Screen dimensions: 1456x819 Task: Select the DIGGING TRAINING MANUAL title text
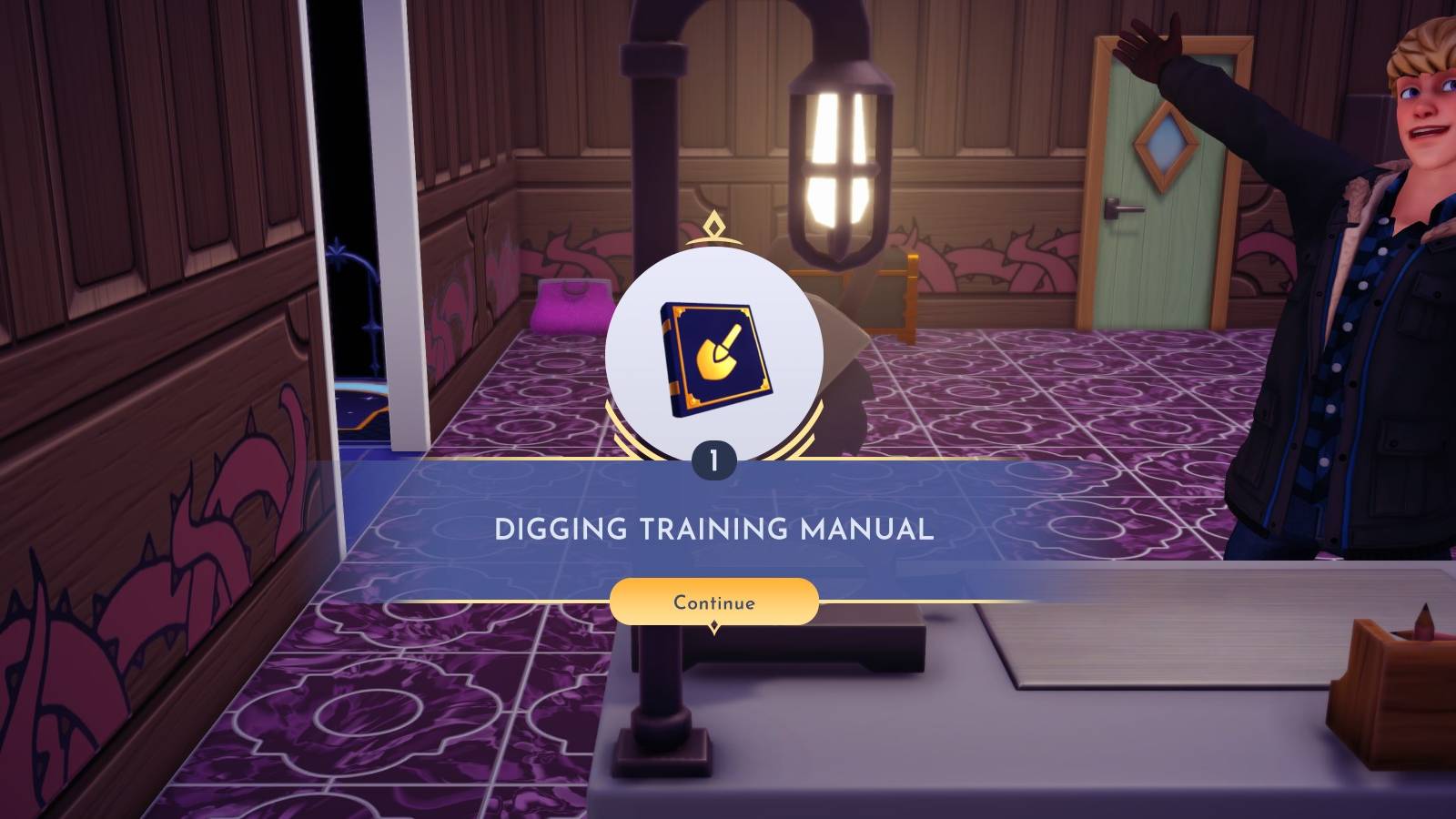(x=715, y=529)
